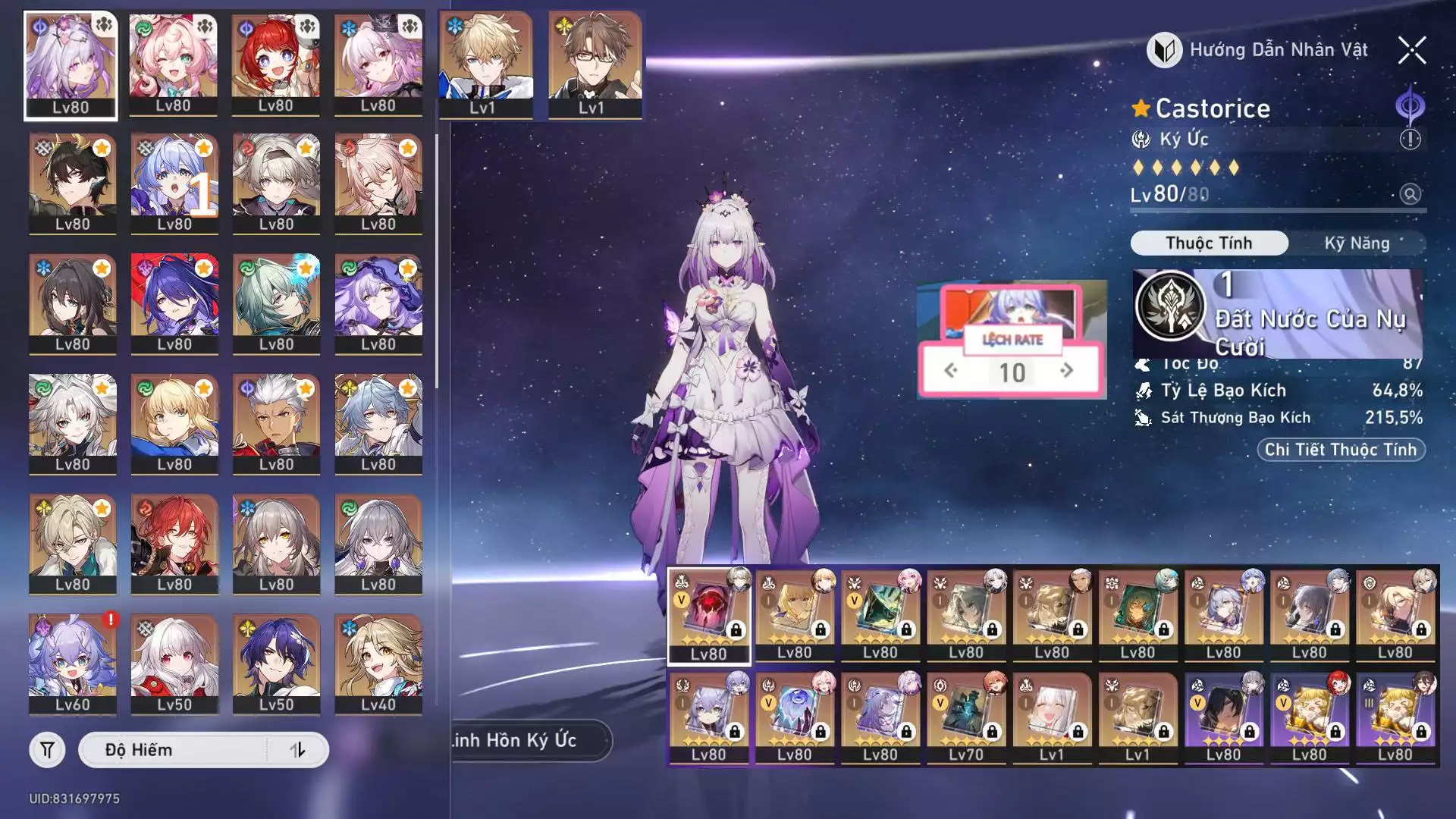Image resolution: width=1456 pixels, height=819 pixels.
Task: Click the right arrow on the Lệch Rate counter
Action: tap(1066, 371)
